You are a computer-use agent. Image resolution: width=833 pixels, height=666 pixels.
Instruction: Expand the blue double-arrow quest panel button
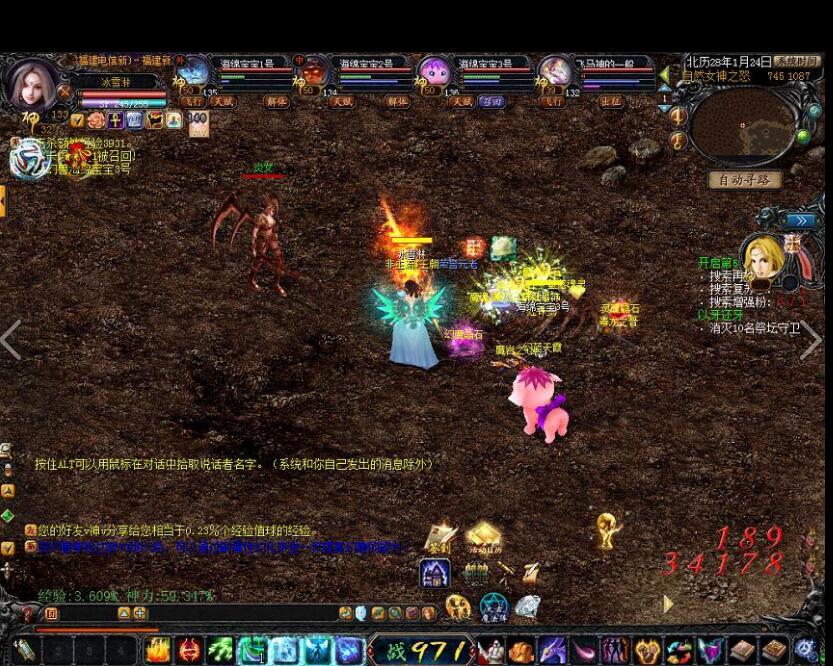coord(800,220)
